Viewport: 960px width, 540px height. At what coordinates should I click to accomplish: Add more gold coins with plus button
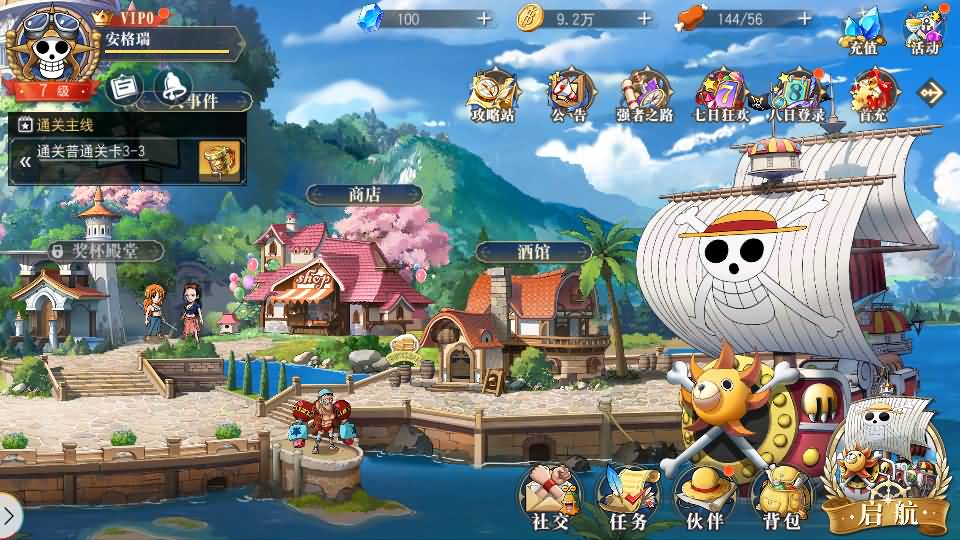(x=644, y=18)
